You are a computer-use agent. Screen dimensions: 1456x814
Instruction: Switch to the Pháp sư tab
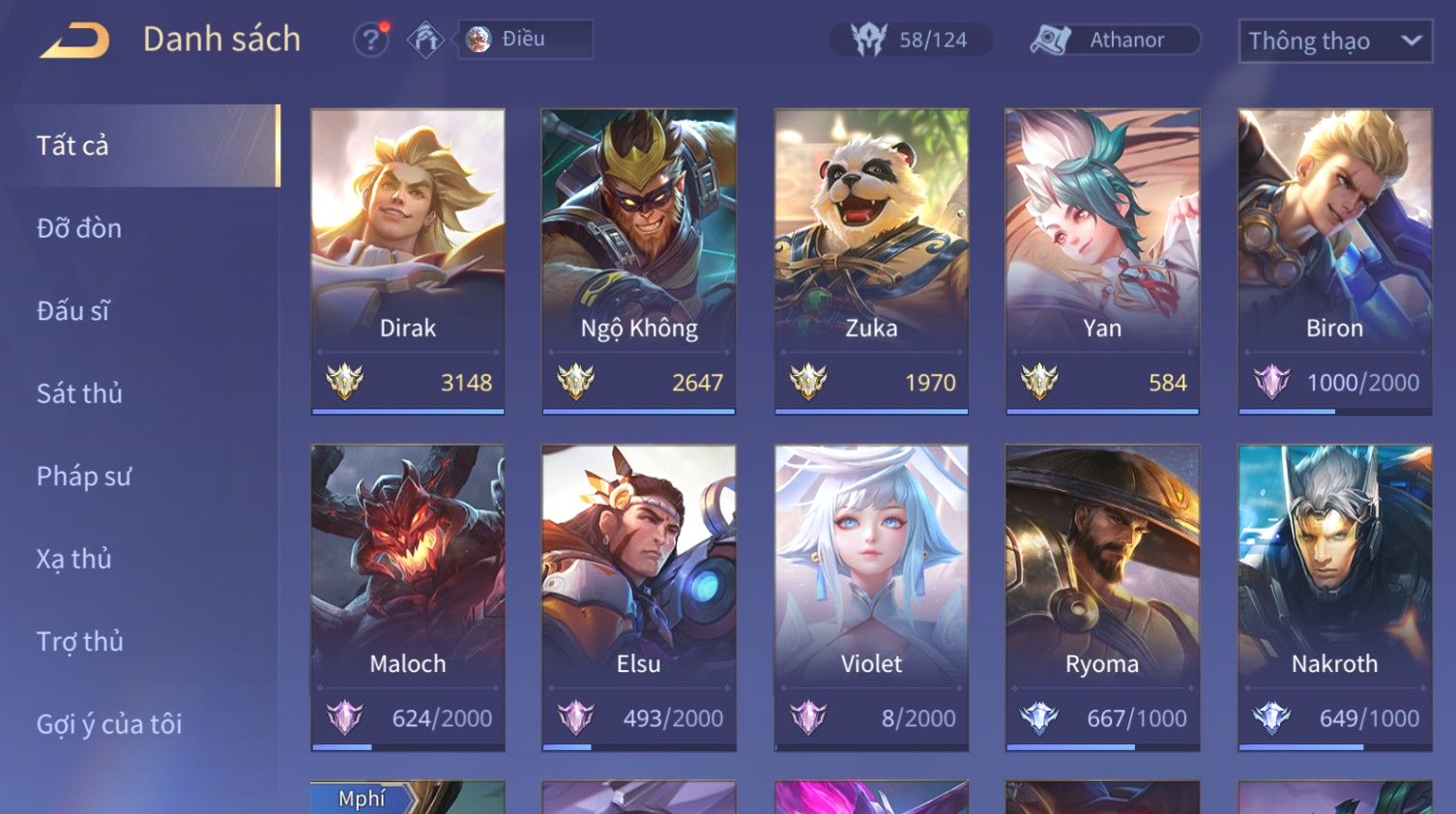[83, 477]
